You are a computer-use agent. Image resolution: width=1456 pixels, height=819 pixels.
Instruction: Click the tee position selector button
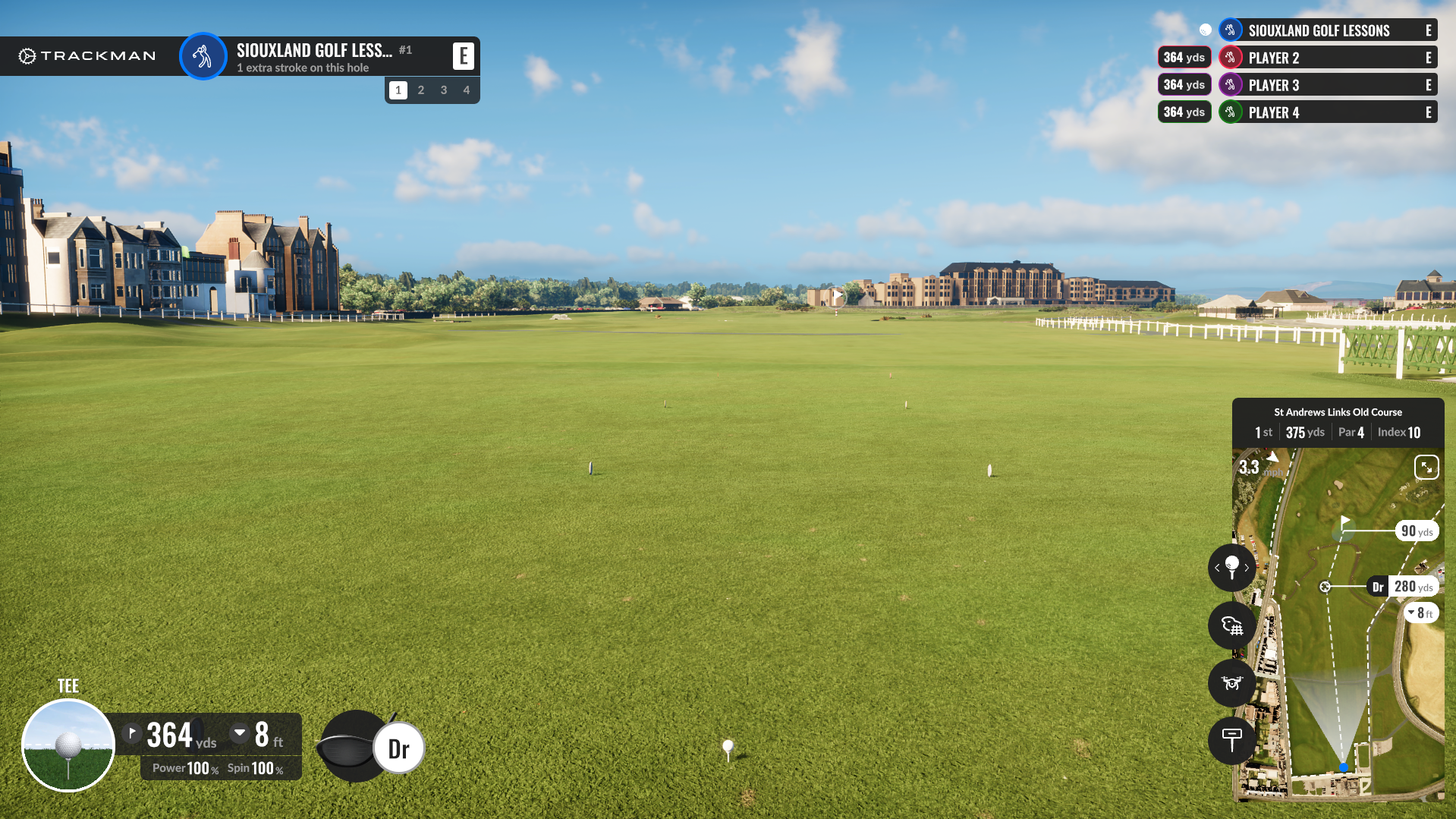tap(1231, 568)
